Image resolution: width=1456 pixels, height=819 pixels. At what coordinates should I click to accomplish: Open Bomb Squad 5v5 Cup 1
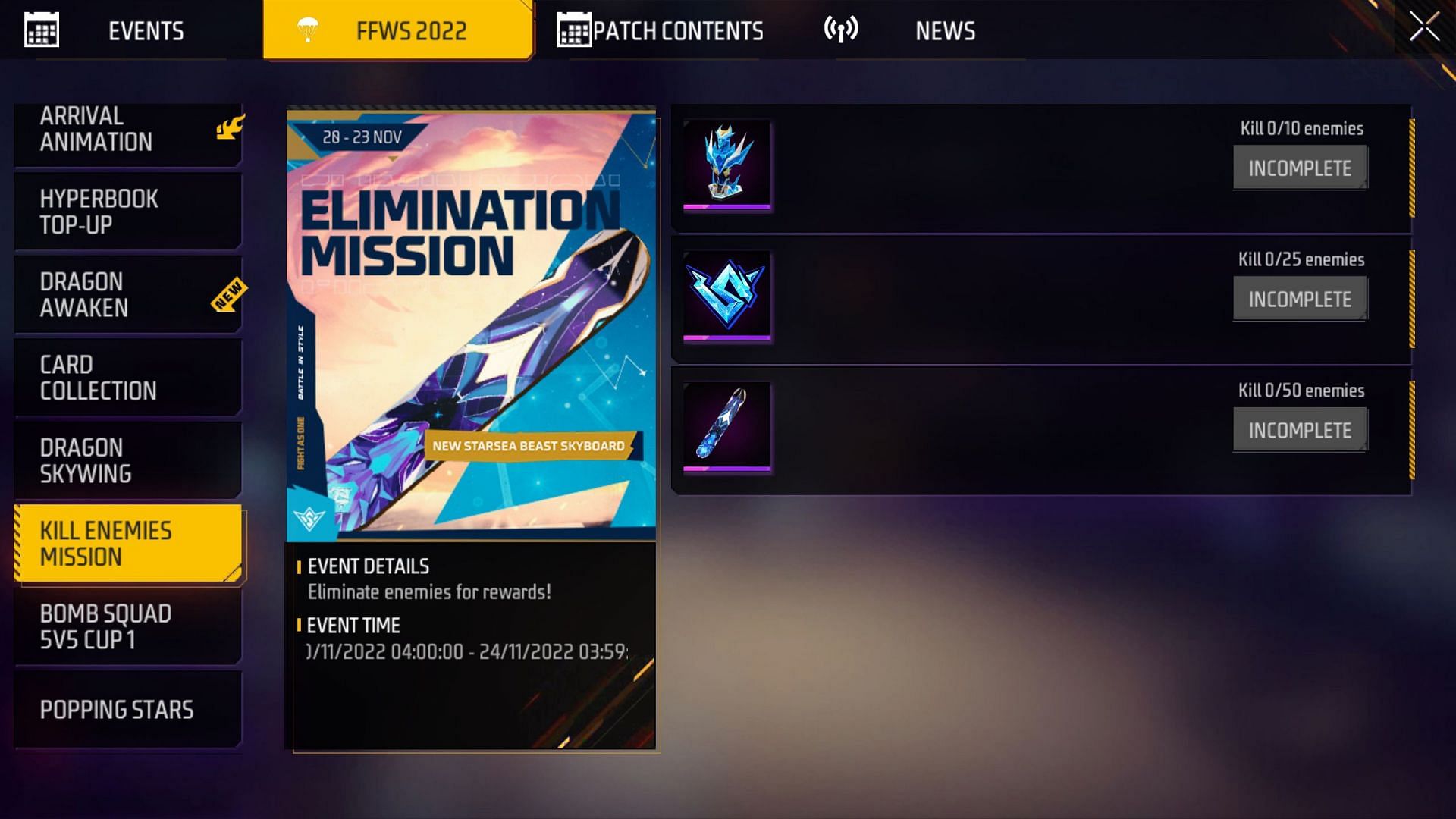(127, 626)
